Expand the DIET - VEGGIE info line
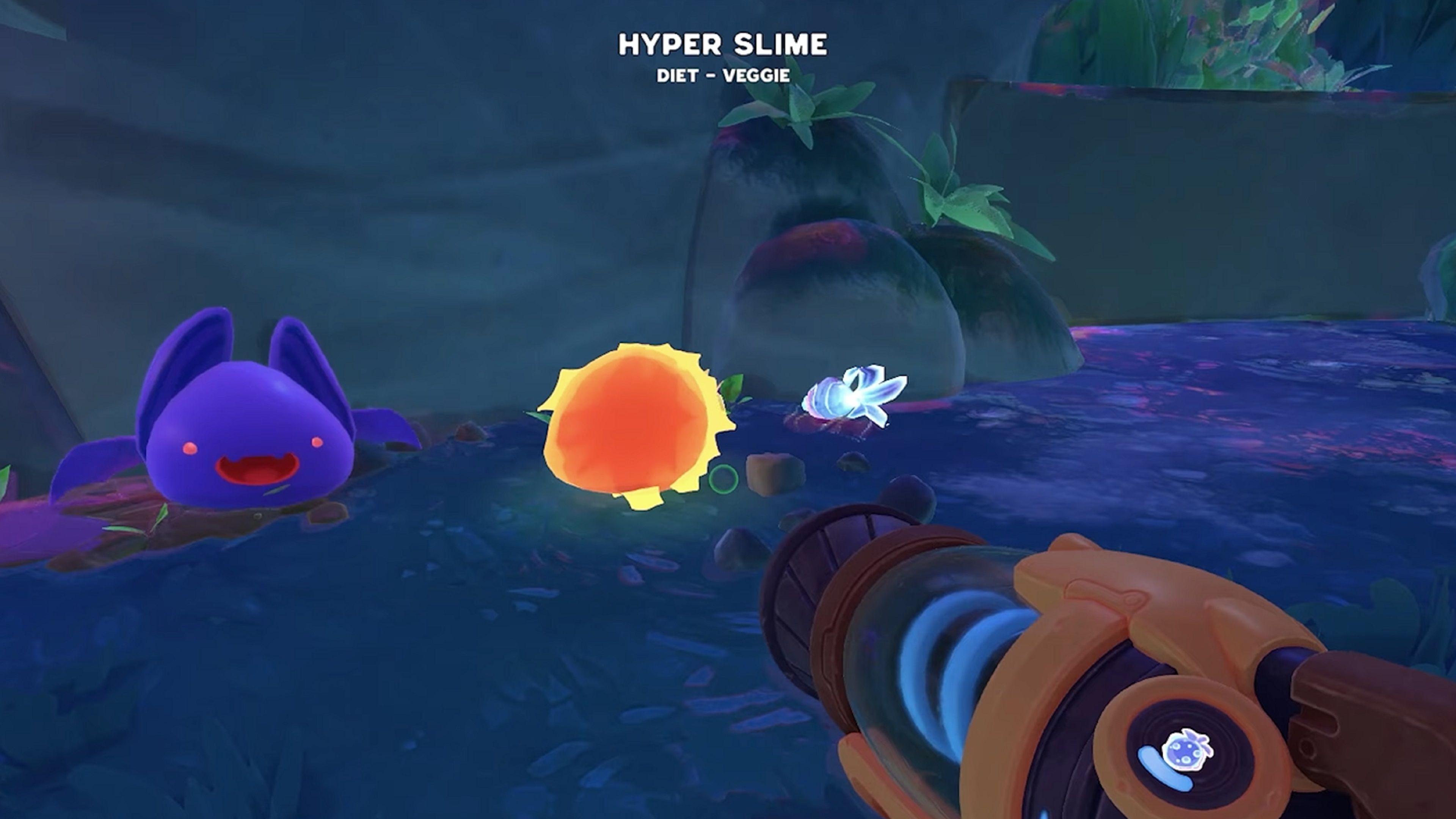Image resolution: width=1456 pixels, height=819 pixels. [724, 77]
